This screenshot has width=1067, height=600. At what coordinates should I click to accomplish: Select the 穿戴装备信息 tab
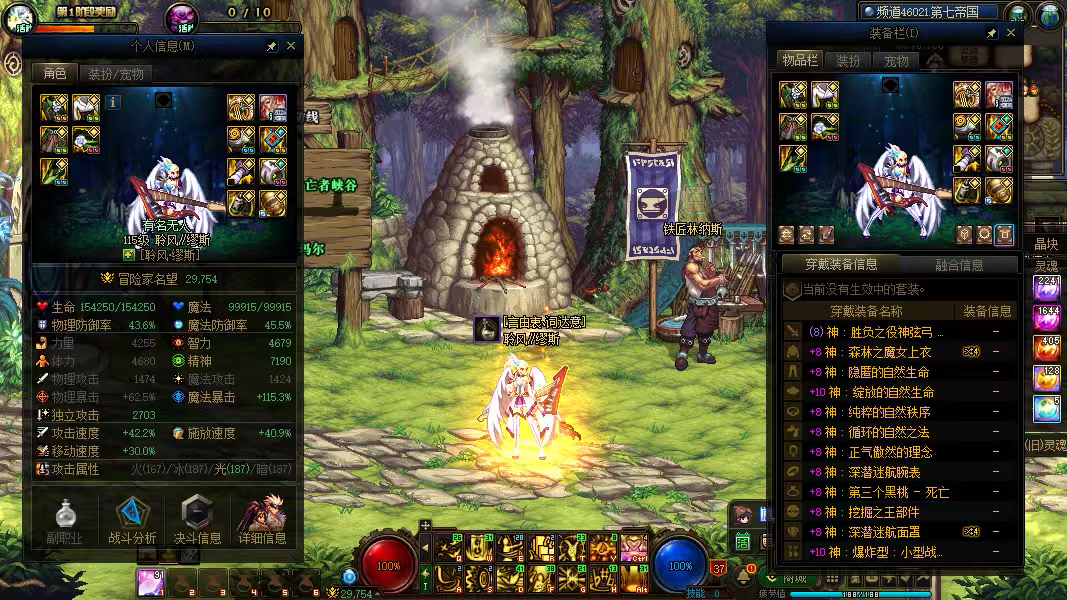(x=842, y=265)
